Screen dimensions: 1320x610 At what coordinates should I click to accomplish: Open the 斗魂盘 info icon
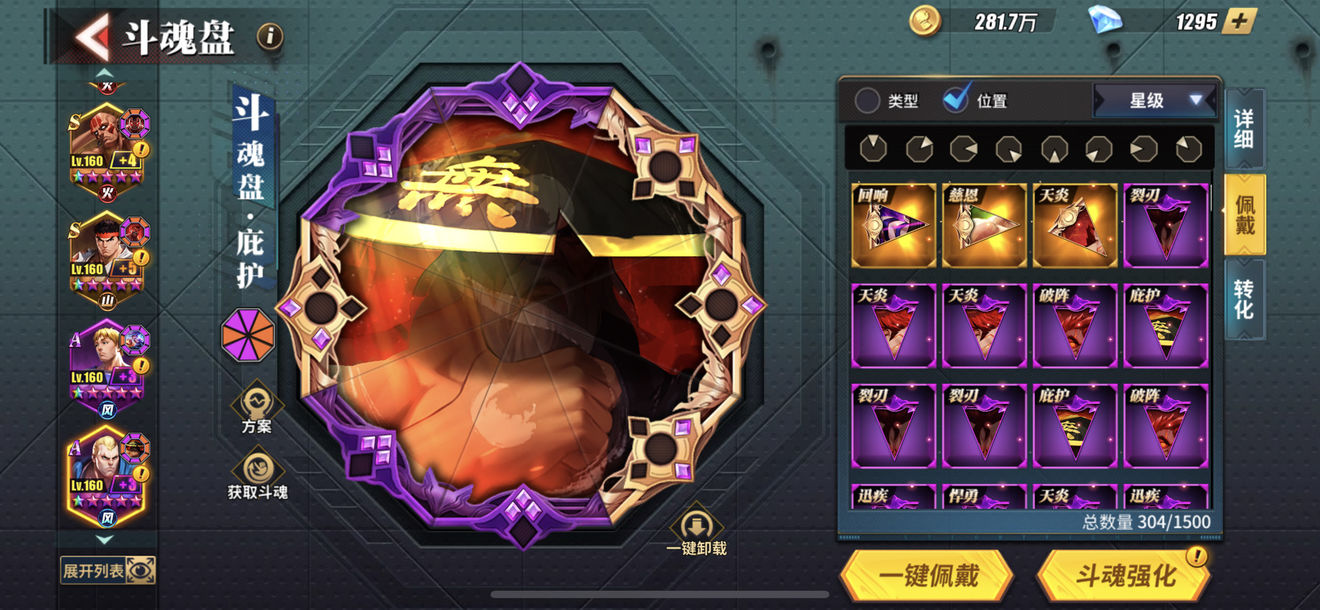point(270,38)
